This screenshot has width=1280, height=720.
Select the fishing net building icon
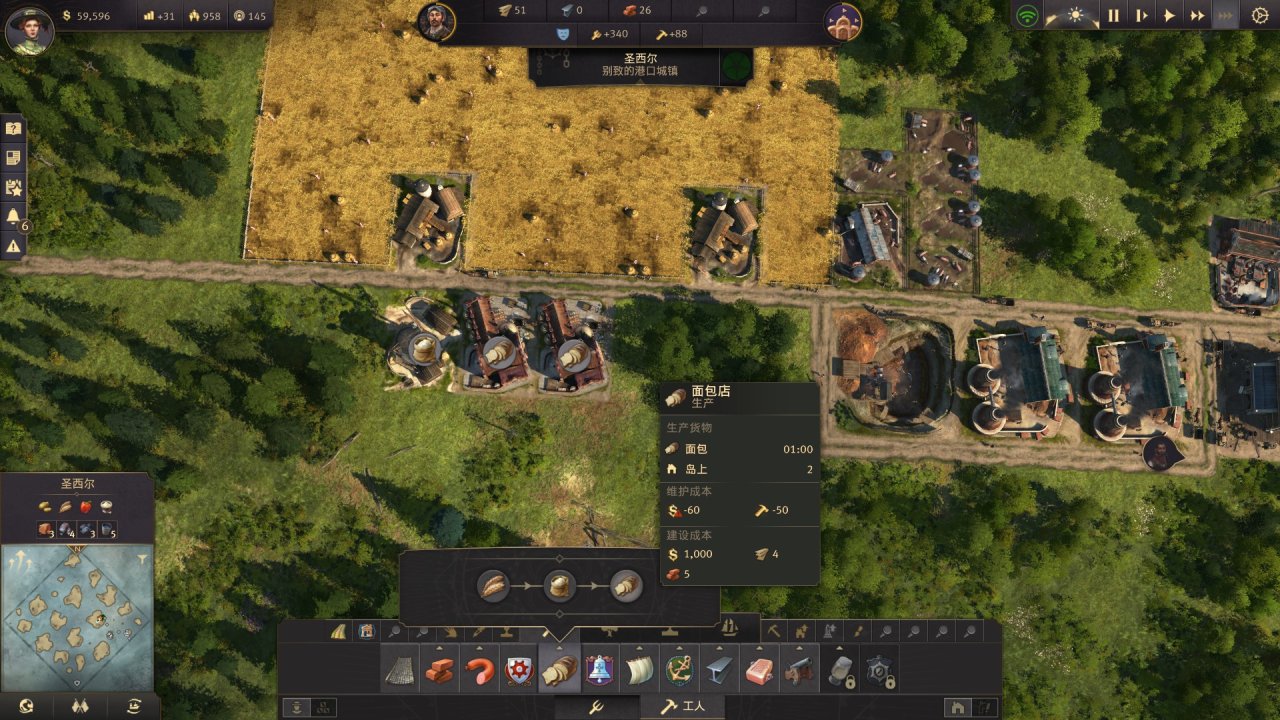click(400, 670)
